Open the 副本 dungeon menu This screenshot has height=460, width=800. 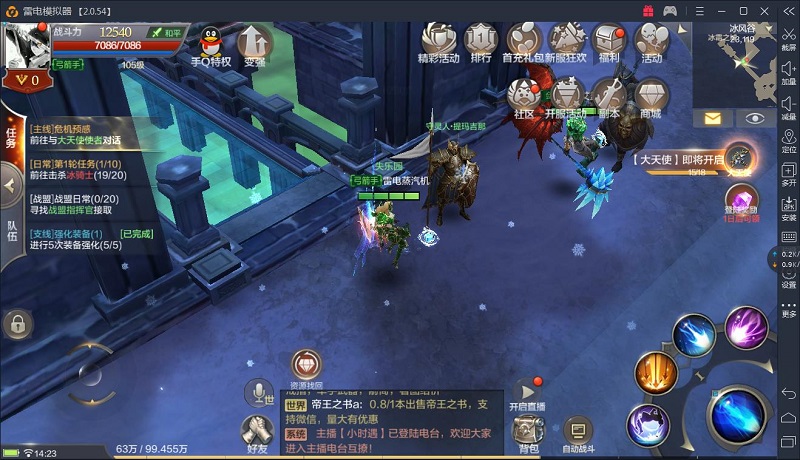(609, 96)
